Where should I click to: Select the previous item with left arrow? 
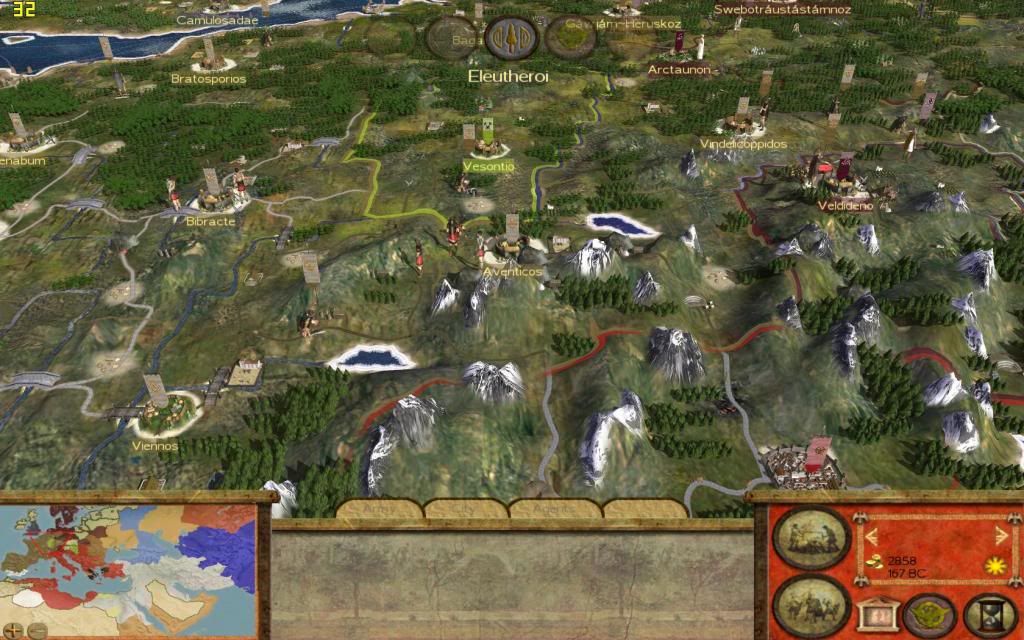tap(871, 535)
